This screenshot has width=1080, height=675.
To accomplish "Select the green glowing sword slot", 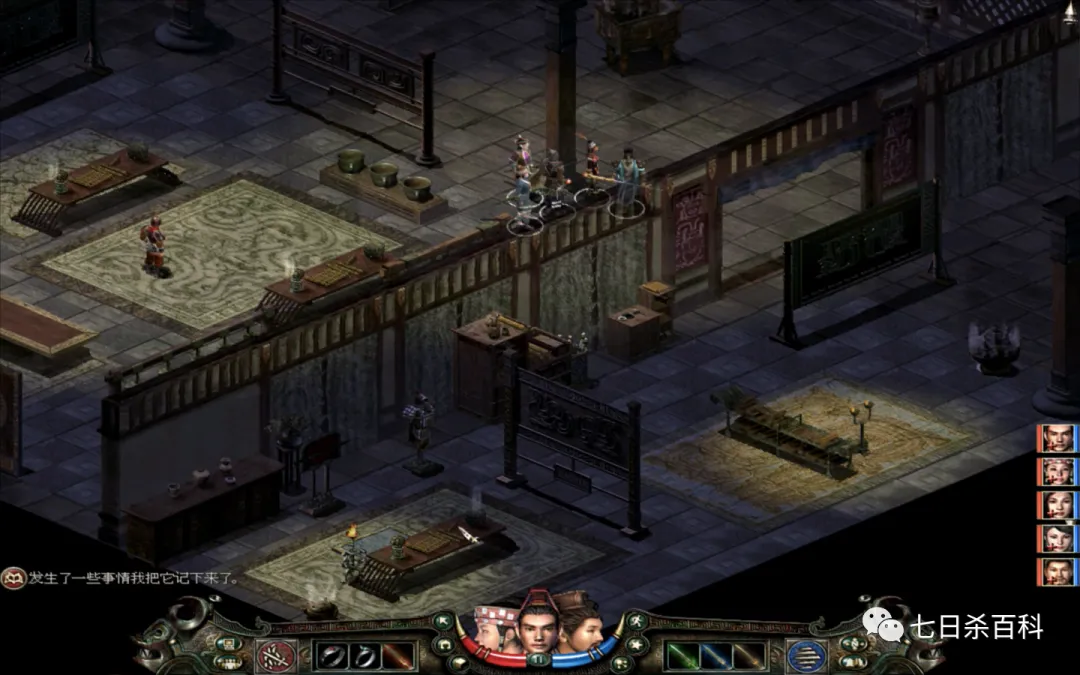I will tap(681, 656).
